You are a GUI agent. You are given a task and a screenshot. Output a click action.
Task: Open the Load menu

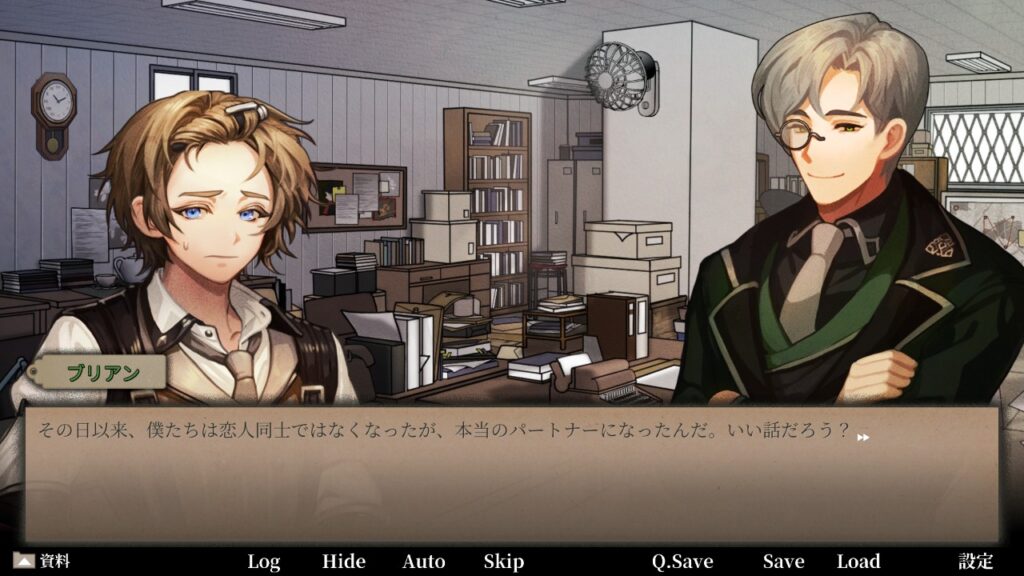click(858, 561)
